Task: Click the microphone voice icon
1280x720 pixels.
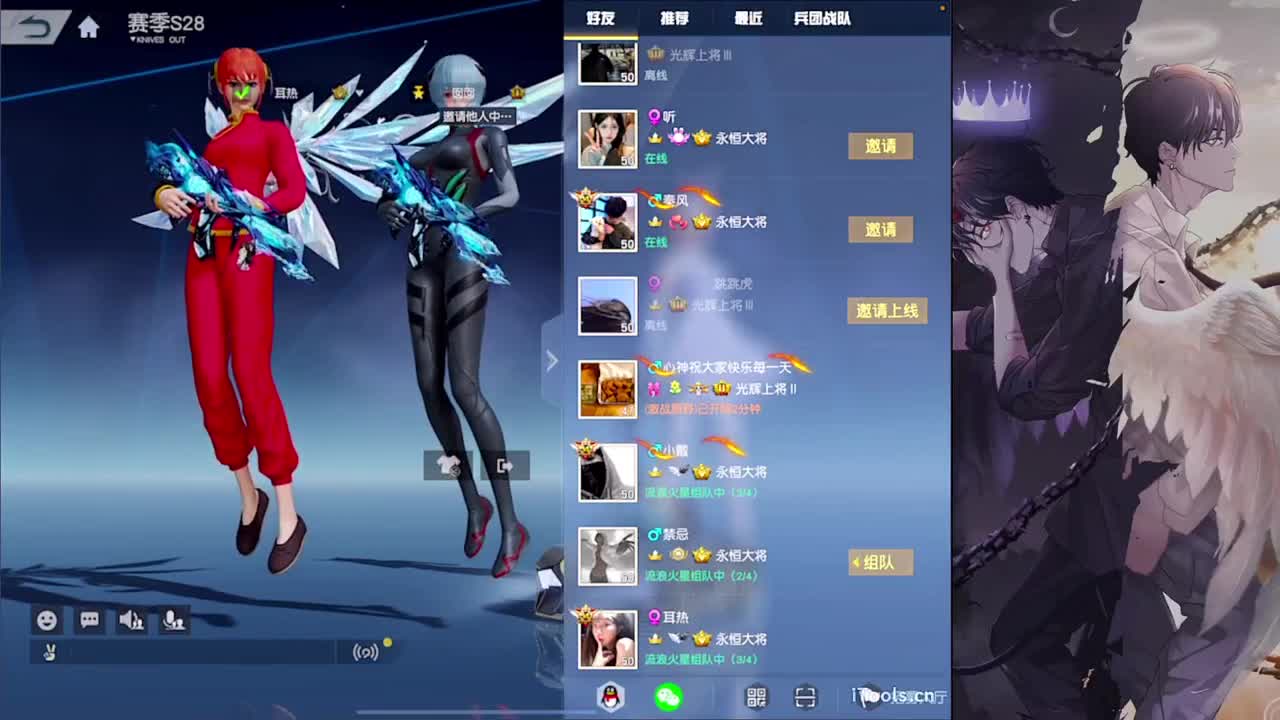Action: (174, 620)
